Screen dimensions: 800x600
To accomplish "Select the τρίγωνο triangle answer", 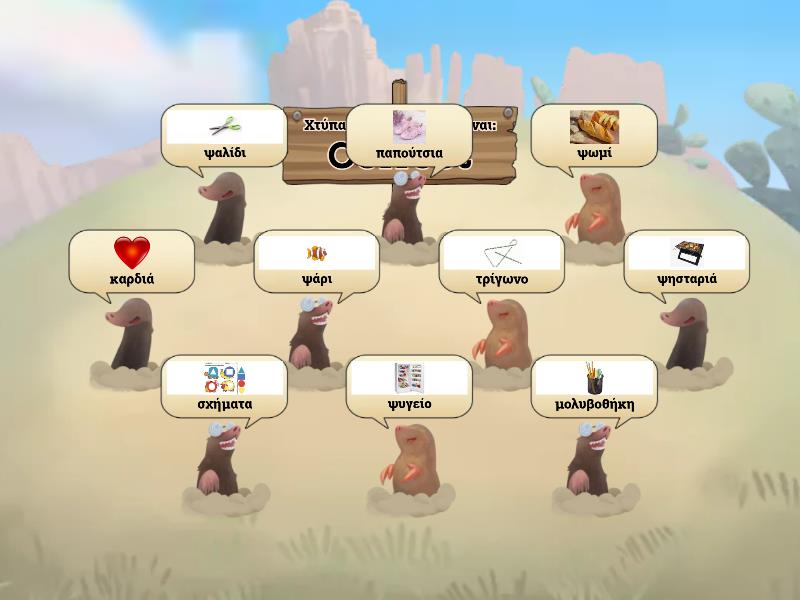I will (502, 262).
